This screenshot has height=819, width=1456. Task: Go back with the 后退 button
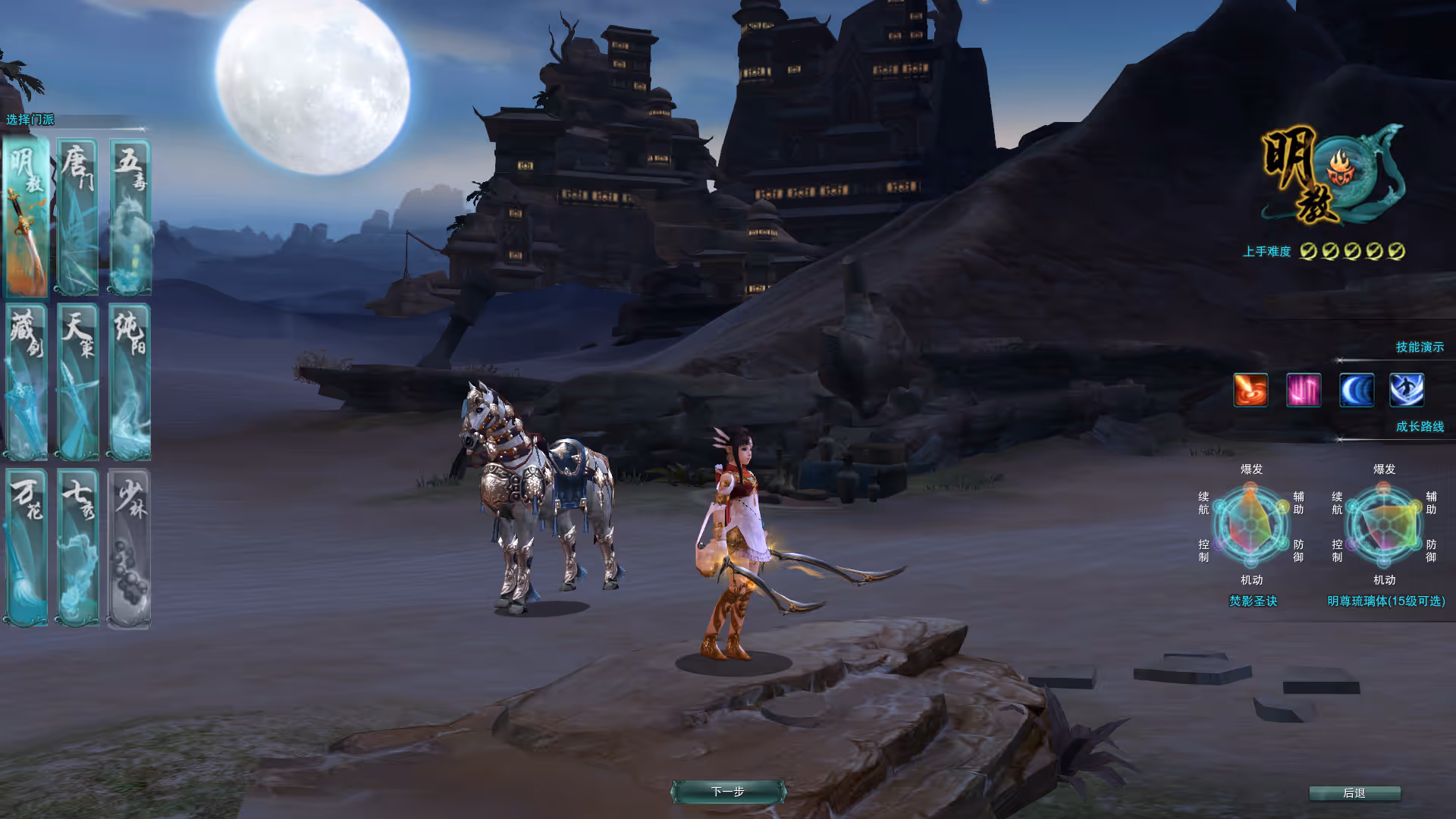[1354, 793]
